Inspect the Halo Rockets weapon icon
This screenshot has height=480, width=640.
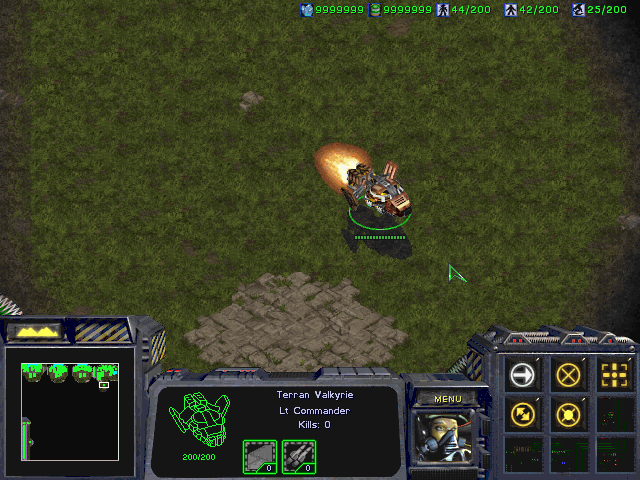tap(299, 457)
